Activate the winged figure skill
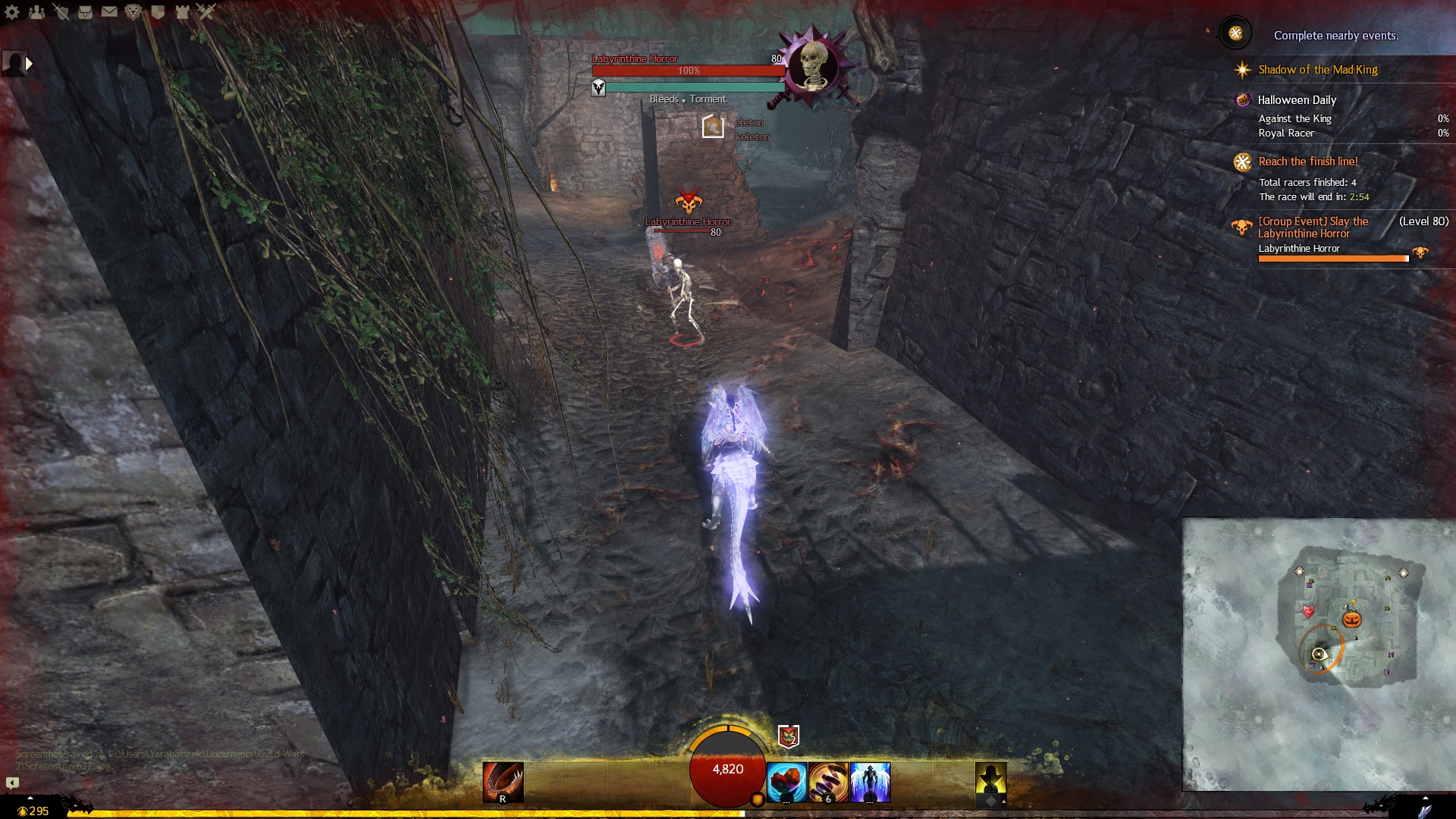 (870, 782)
